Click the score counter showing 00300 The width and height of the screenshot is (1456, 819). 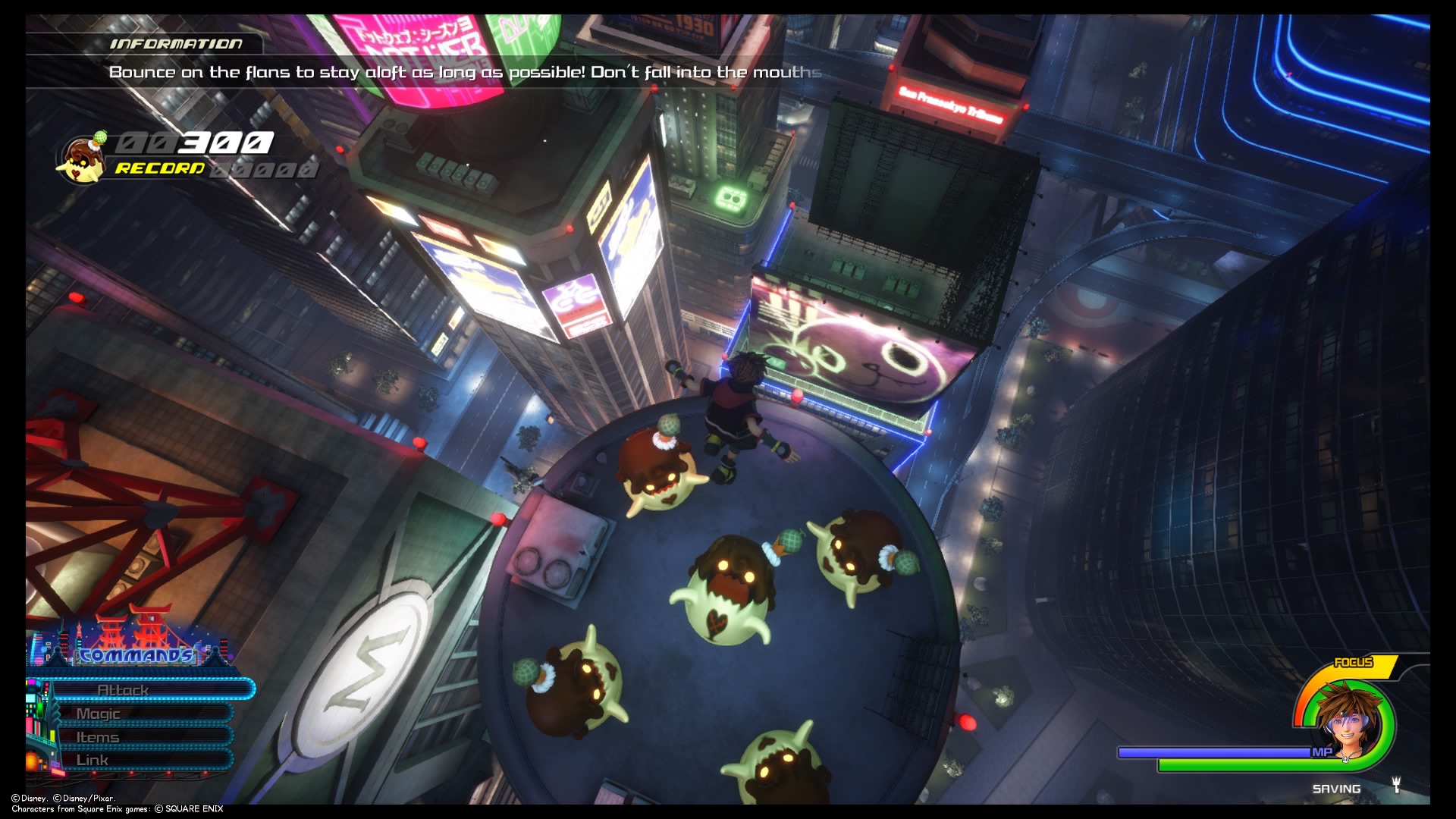196,144
